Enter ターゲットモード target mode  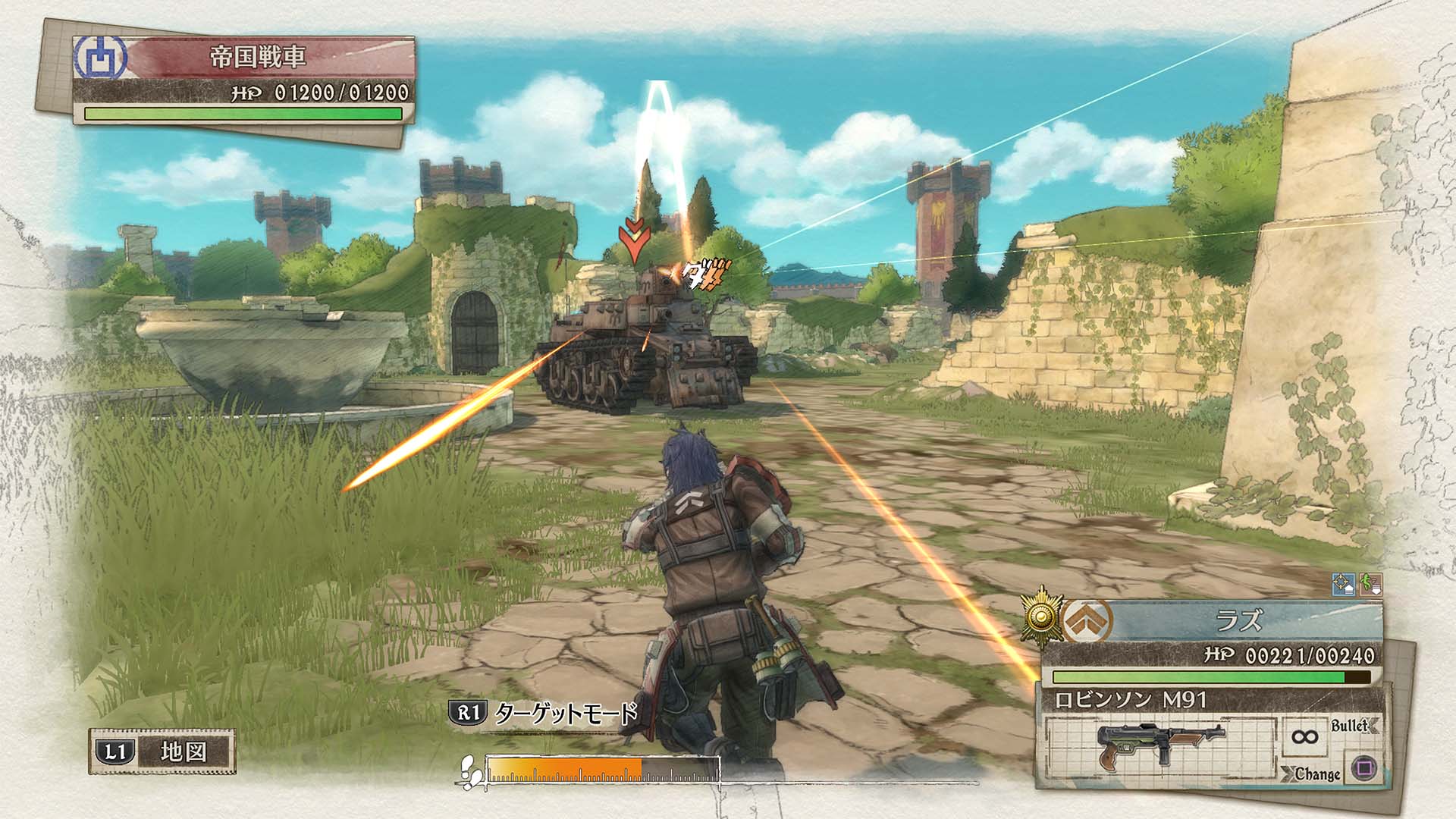(544, 713)
